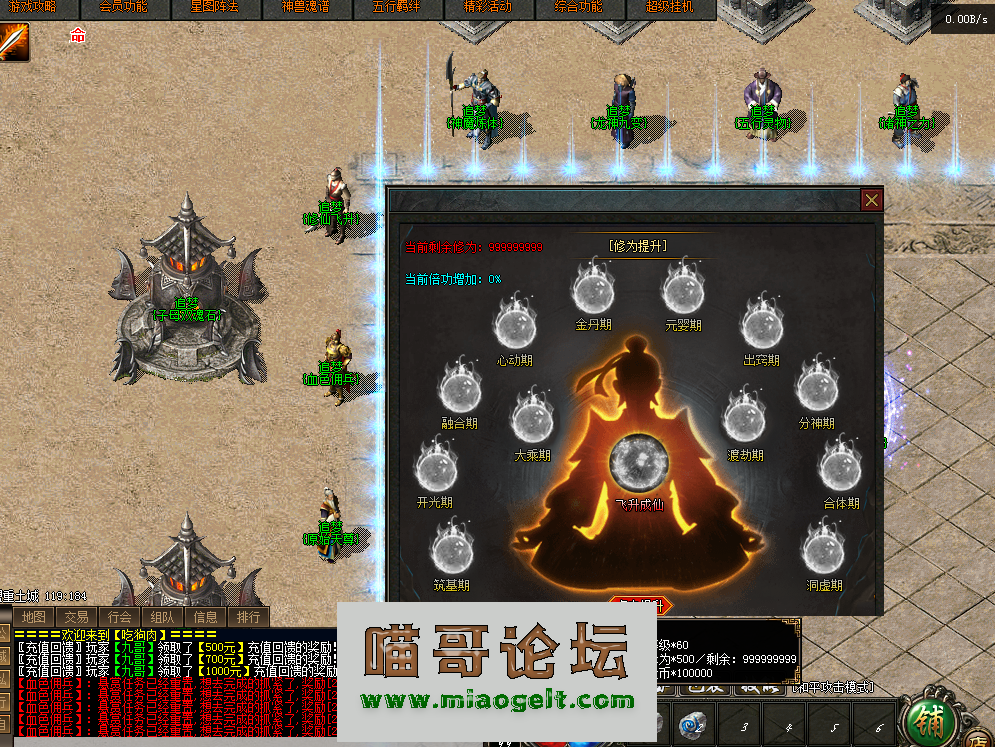Select the 金丹期 cultivation orb
The height and width of the screenshot is (747, 995).
click(x=592, y=290)
